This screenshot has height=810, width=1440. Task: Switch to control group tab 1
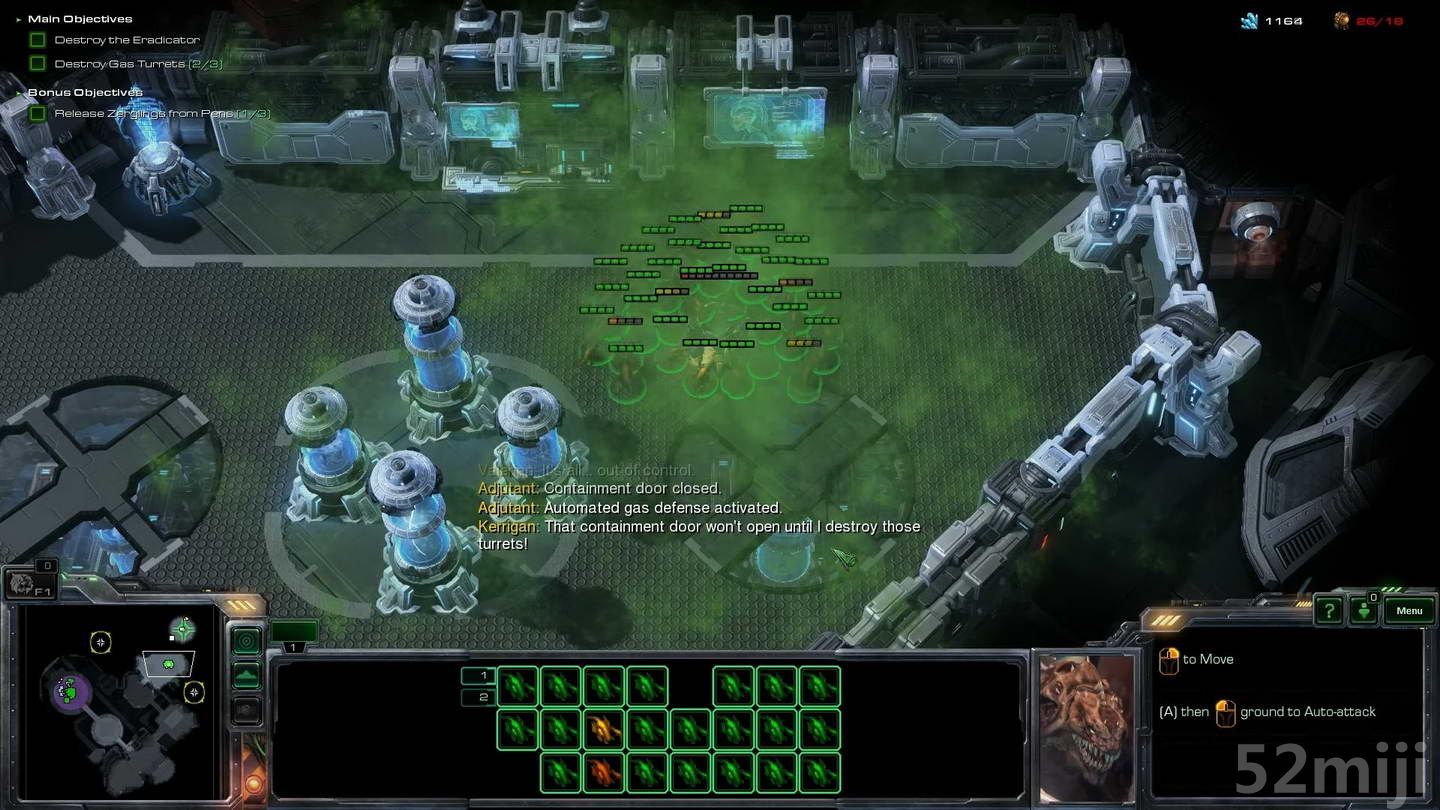coord(484,676)
